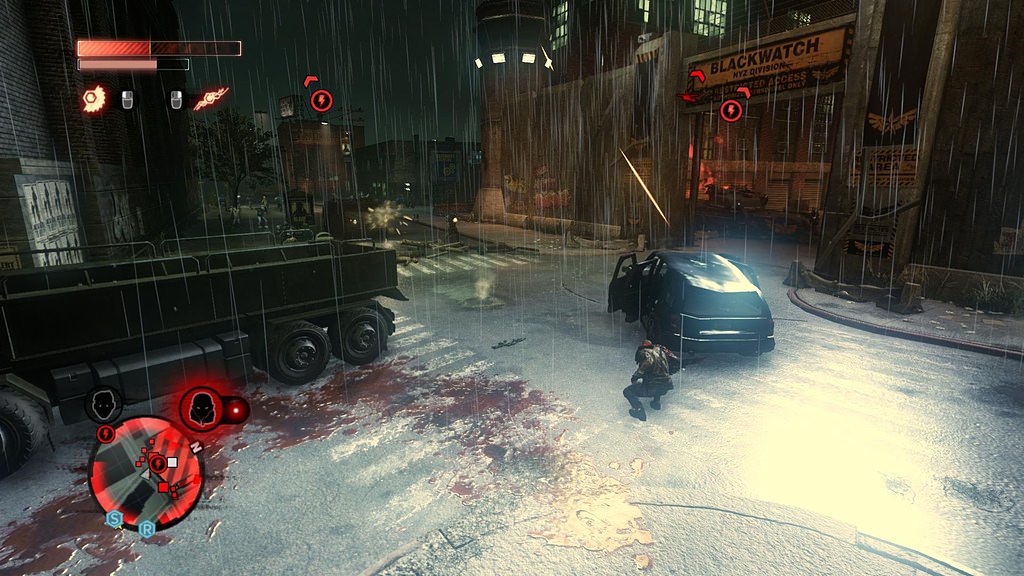The image size is (1024, 576).
Task: Click the grey face disguise icon
Action: tap(104, 404)
